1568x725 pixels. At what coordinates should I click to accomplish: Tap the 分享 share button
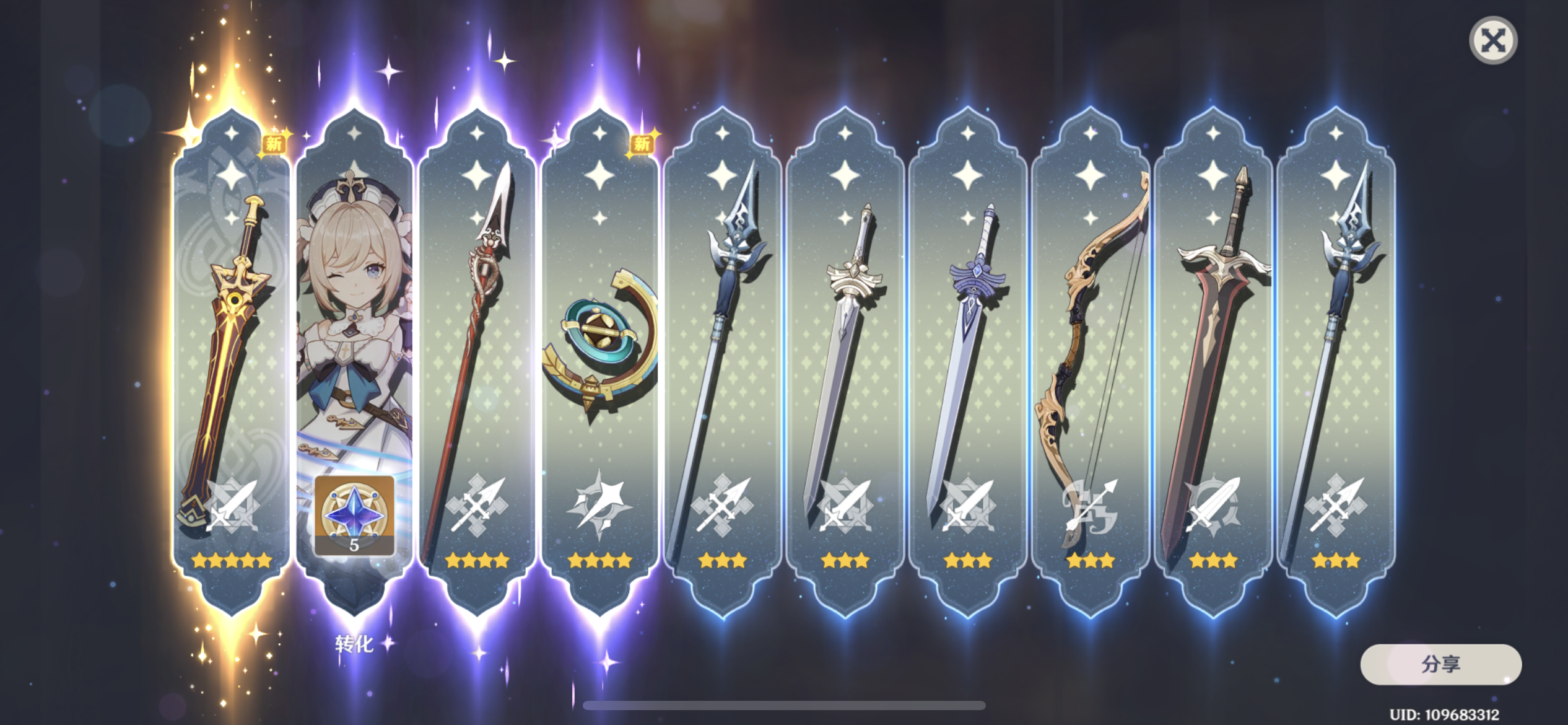pos(1440,664)
